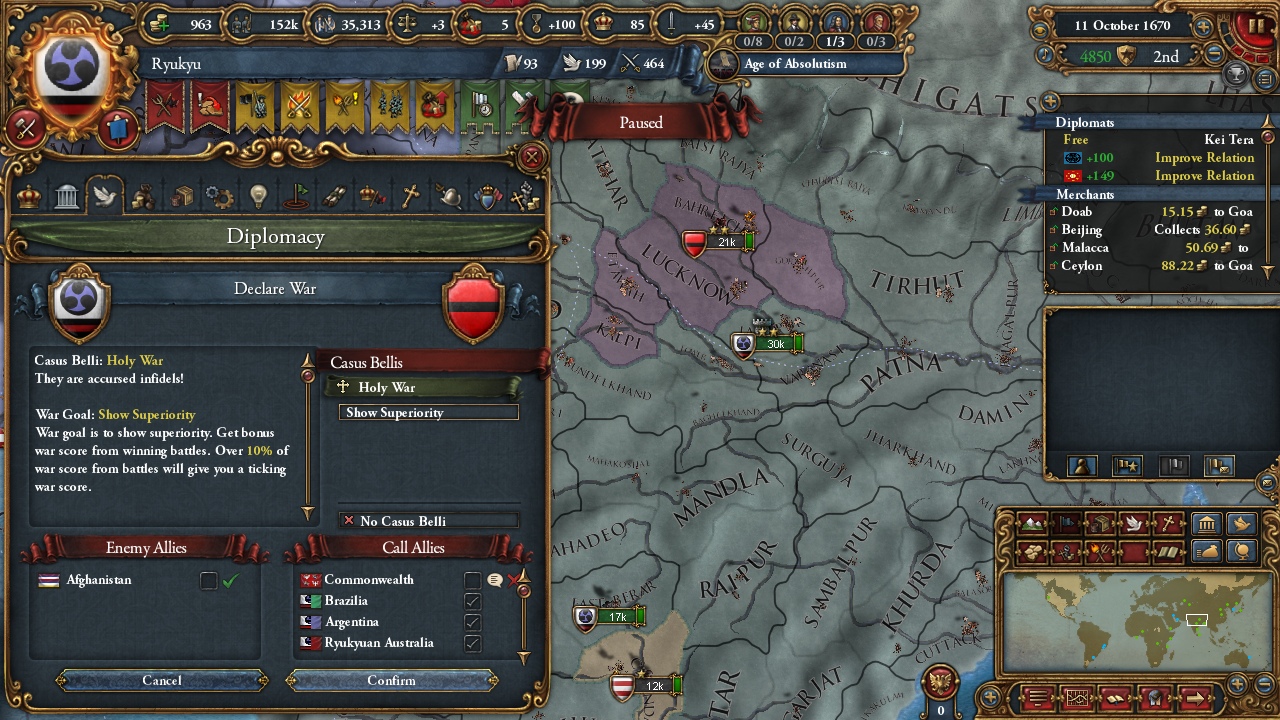Open the Court tab crown icon

point(29,196)
